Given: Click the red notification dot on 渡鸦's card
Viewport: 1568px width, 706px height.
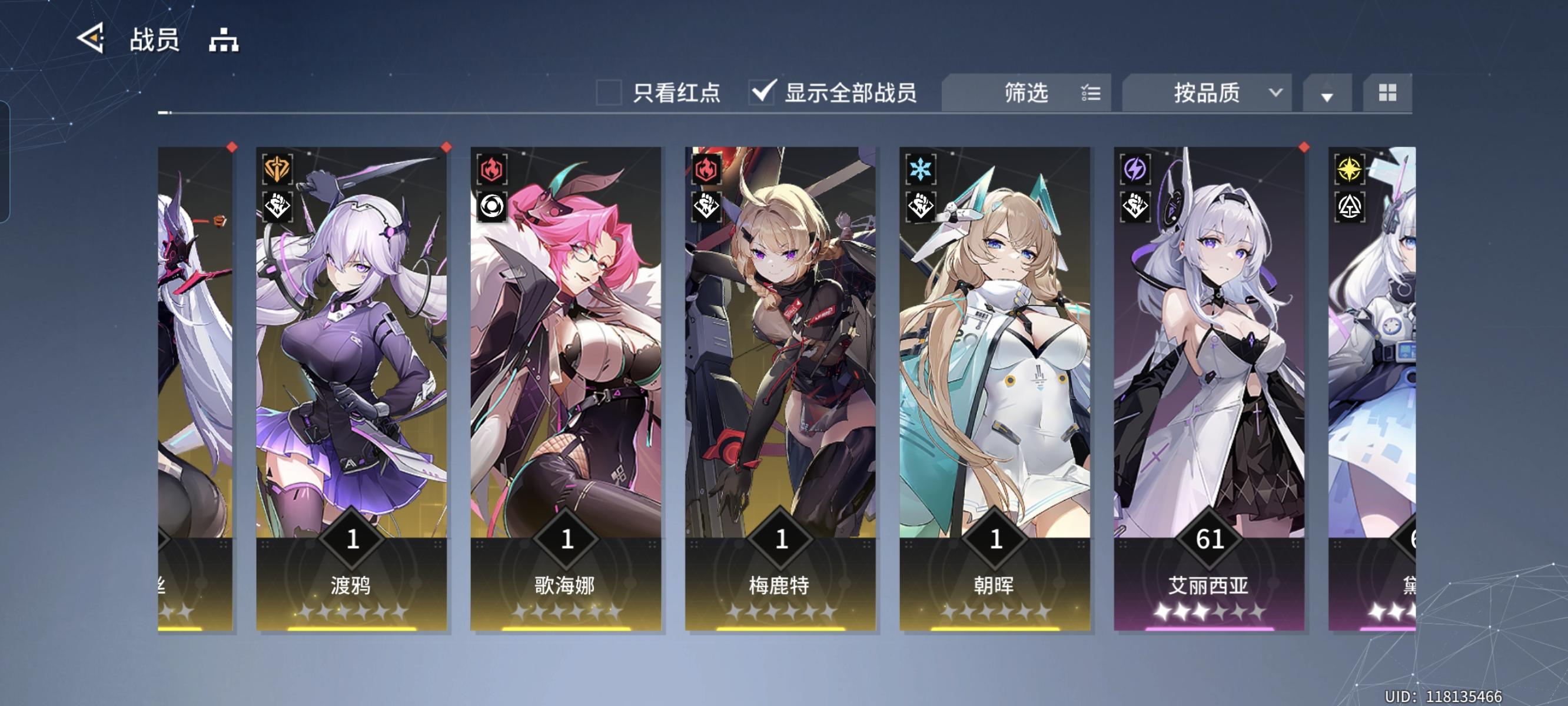Looking at the screenshot, I should [446, 146].
